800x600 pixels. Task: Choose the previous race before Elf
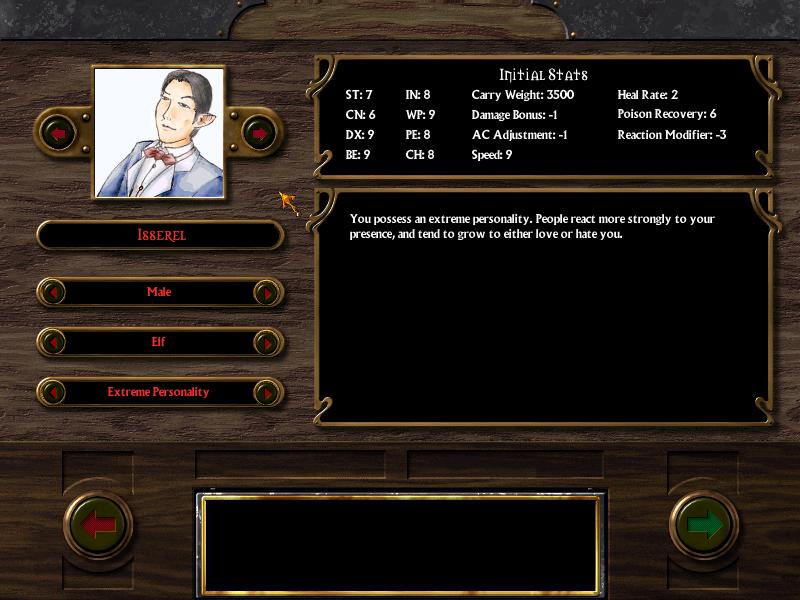(53, 342)
